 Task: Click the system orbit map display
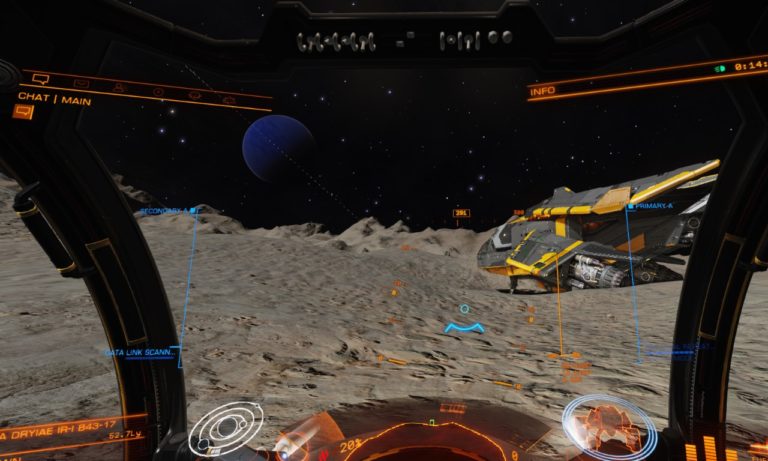[x=226, y=429]
